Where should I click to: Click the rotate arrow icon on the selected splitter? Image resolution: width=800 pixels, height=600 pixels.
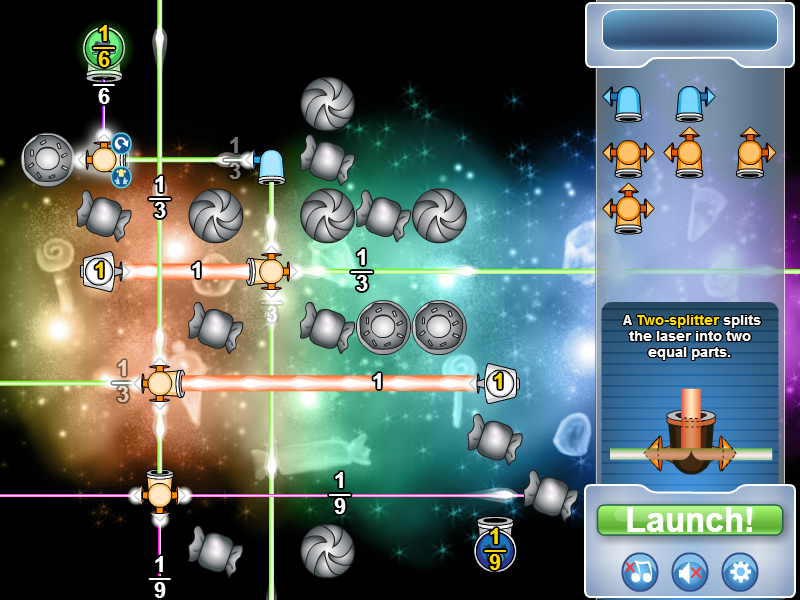coord(121,144)
